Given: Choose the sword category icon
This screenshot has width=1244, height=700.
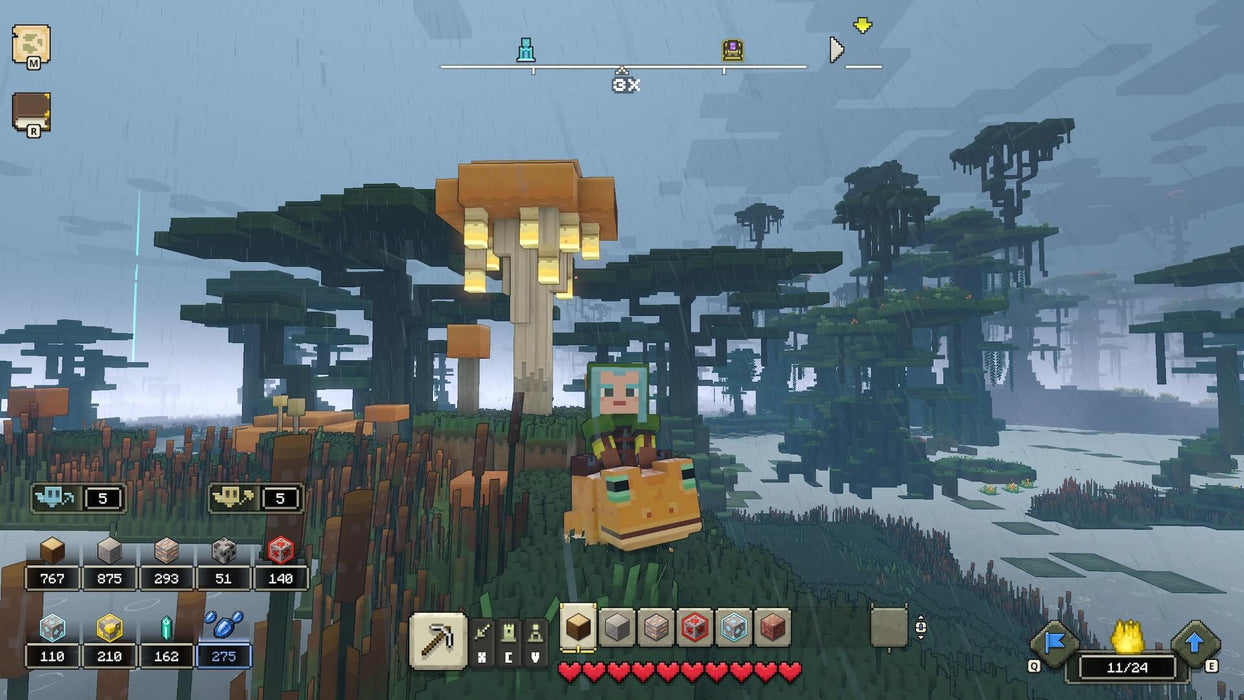Looking at the screenshot, I should click(x=484, y=633).
